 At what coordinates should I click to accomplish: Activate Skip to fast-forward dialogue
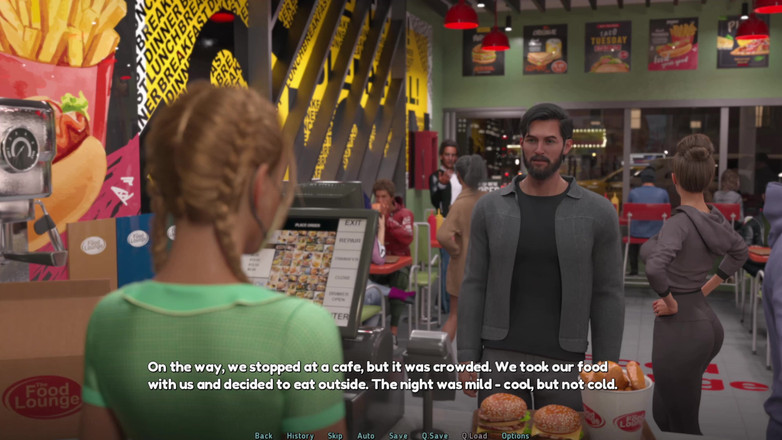pyautogui.click(x=335, y=435)
